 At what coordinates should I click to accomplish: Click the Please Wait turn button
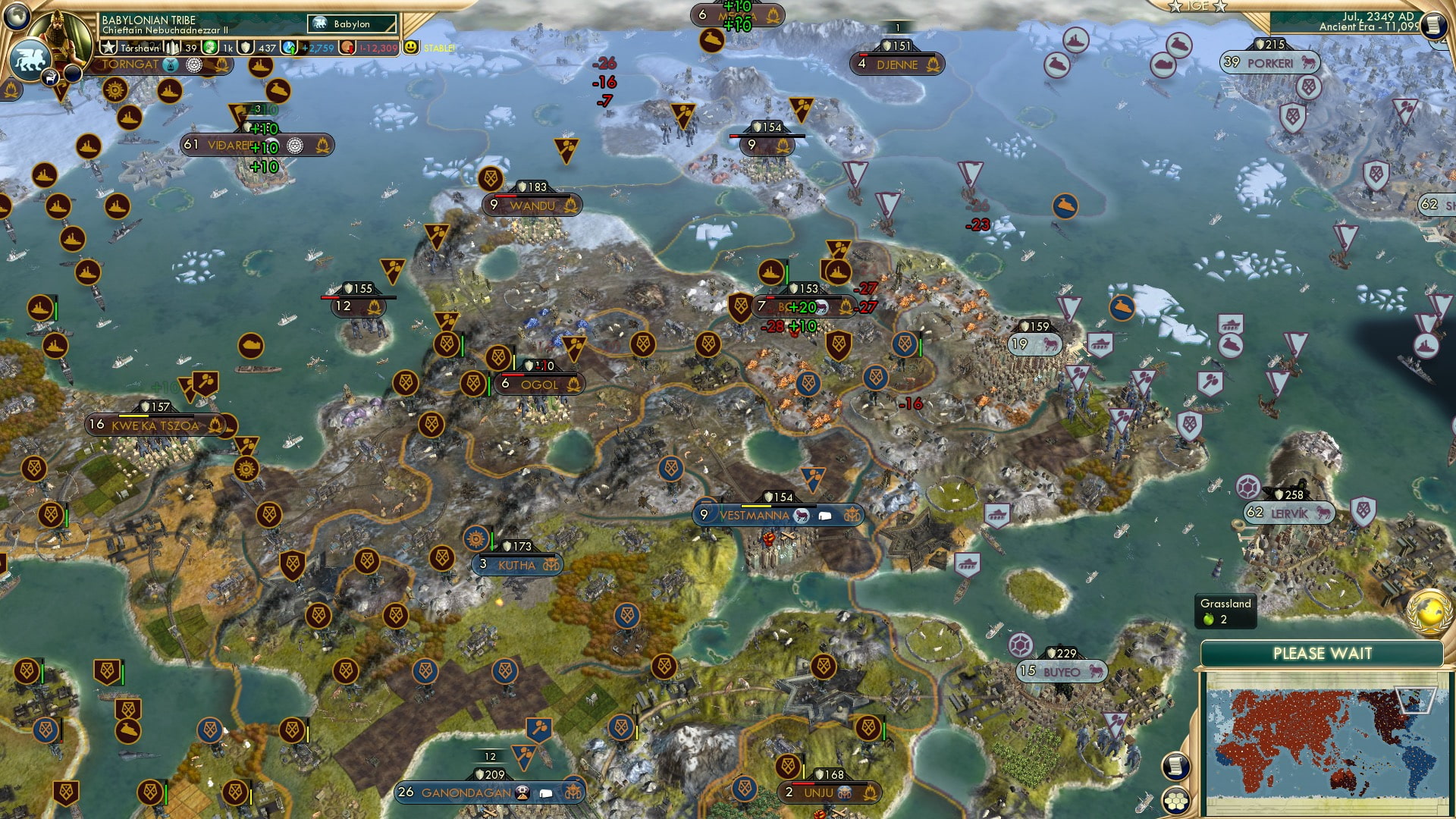click(x=1322, y=654)
